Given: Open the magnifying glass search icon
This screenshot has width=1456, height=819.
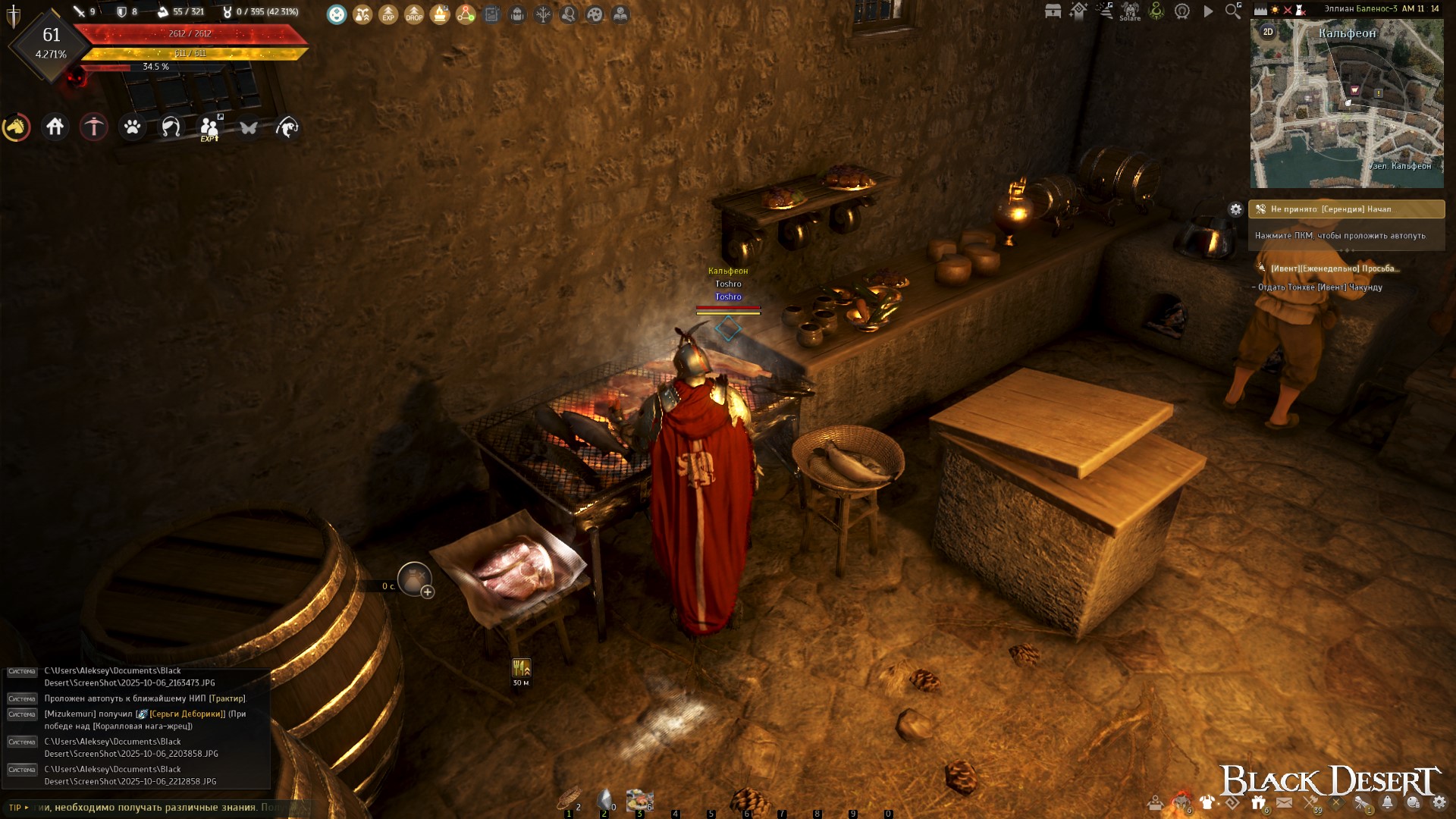Looking at the screenshot, I should pos(1233,11).
